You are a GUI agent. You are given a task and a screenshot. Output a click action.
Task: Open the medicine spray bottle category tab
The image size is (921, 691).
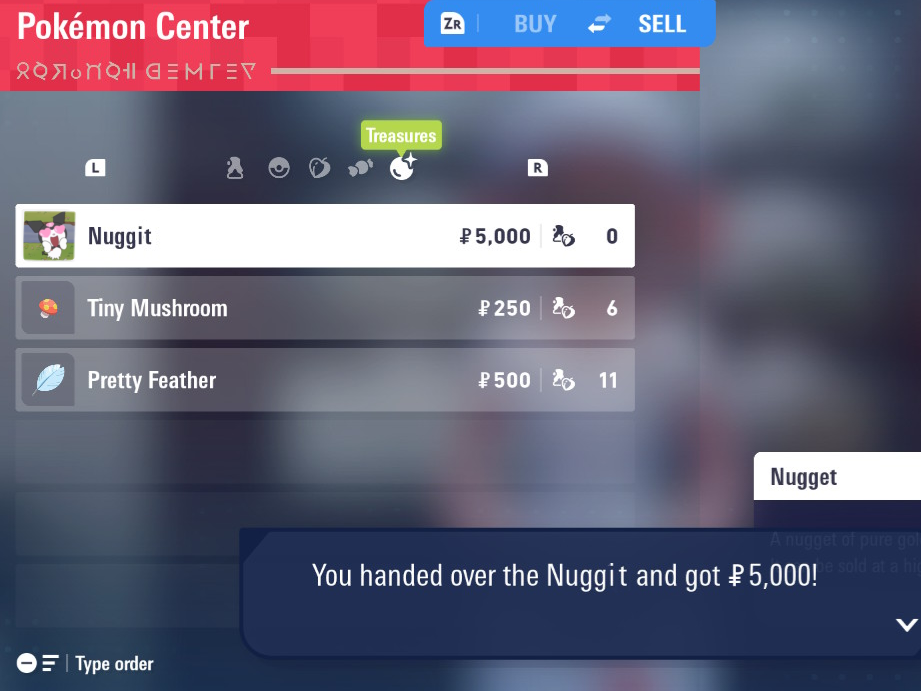coord(235,168)
